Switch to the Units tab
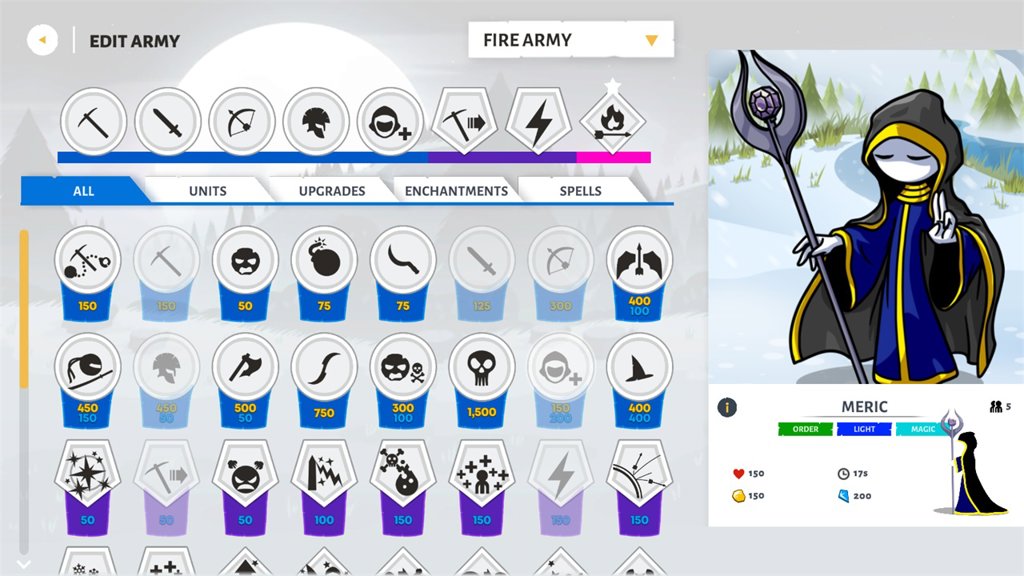Image resolution: width=1024 pixels, height=576 pixels. tap(207, 190)
